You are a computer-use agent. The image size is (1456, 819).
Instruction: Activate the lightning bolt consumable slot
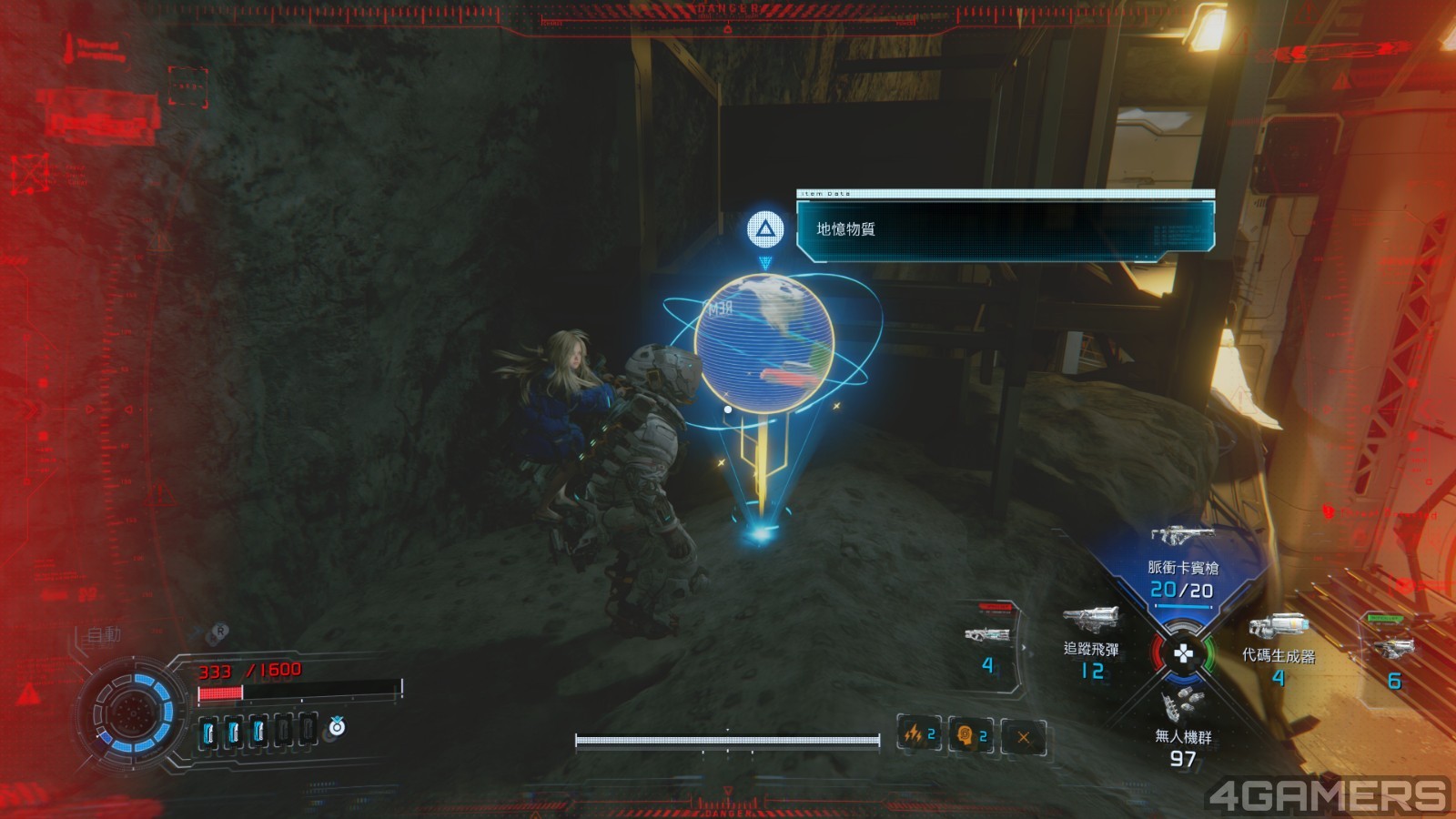coord(918,734)
